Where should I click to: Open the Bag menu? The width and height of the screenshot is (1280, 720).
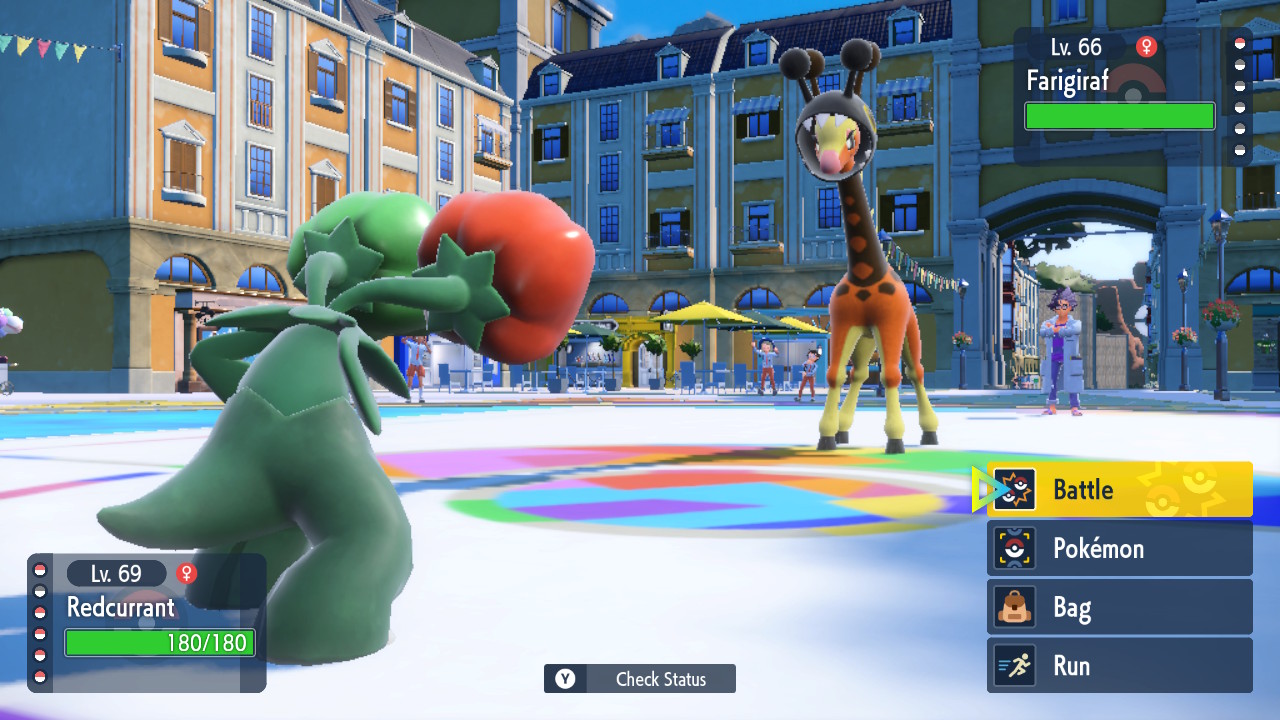pos(1120,607)
